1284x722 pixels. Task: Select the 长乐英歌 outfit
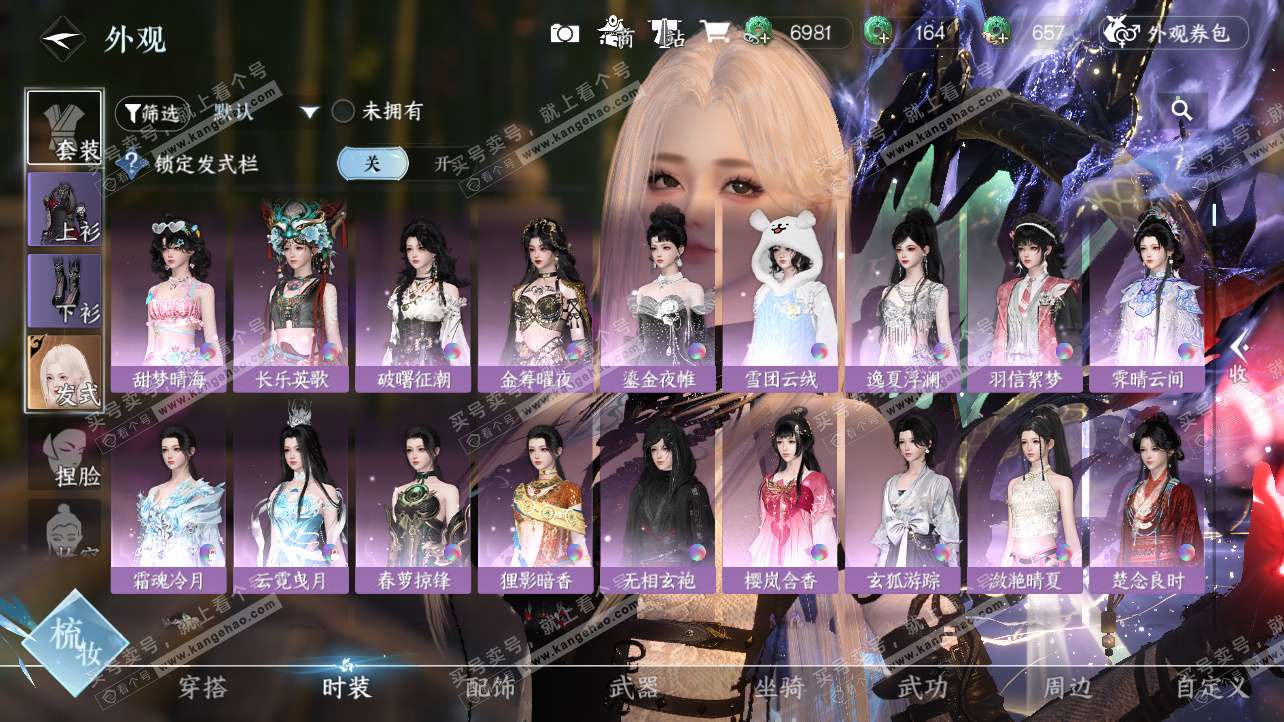[291, 296]
